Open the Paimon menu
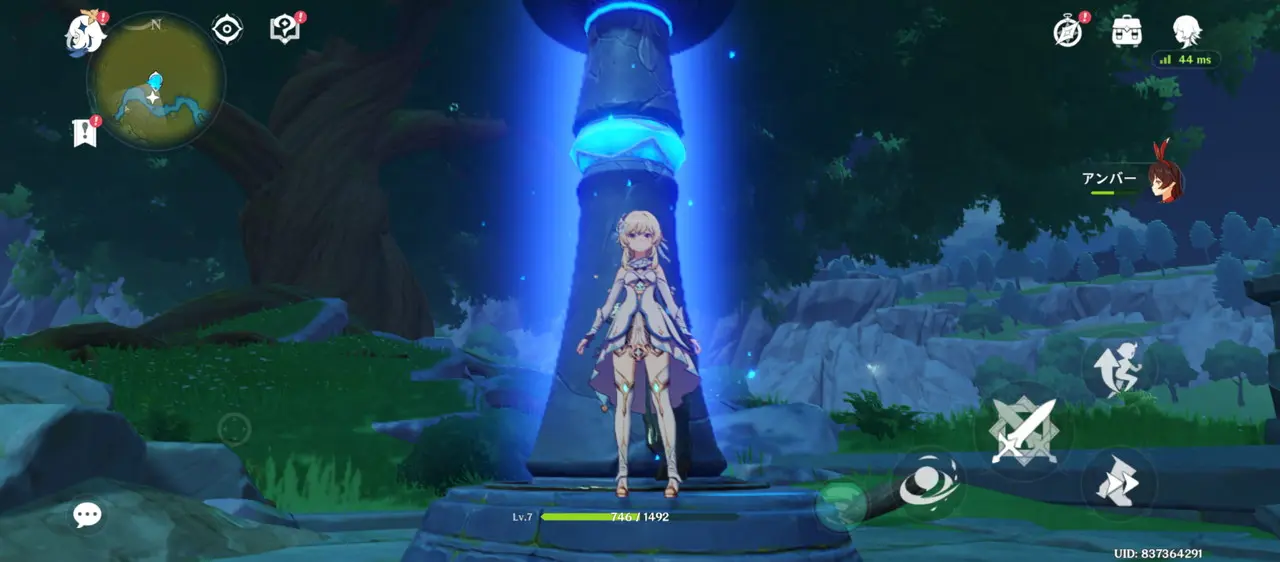This screenshot has width=1280, height=562. point(86,32)
